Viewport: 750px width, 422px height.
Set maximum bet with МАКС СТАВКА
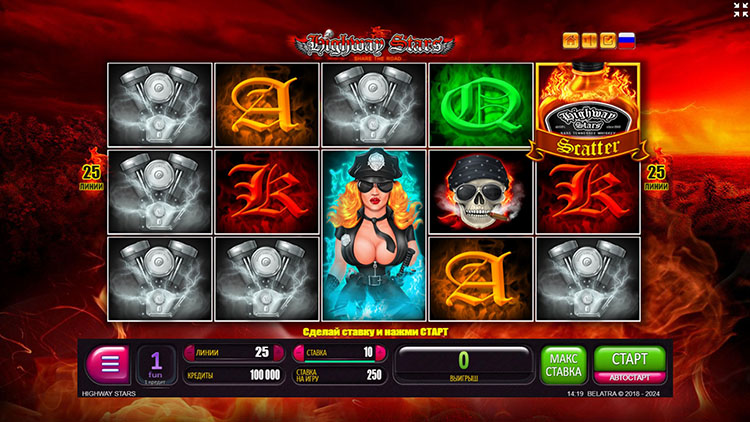(x=564, y=364)
